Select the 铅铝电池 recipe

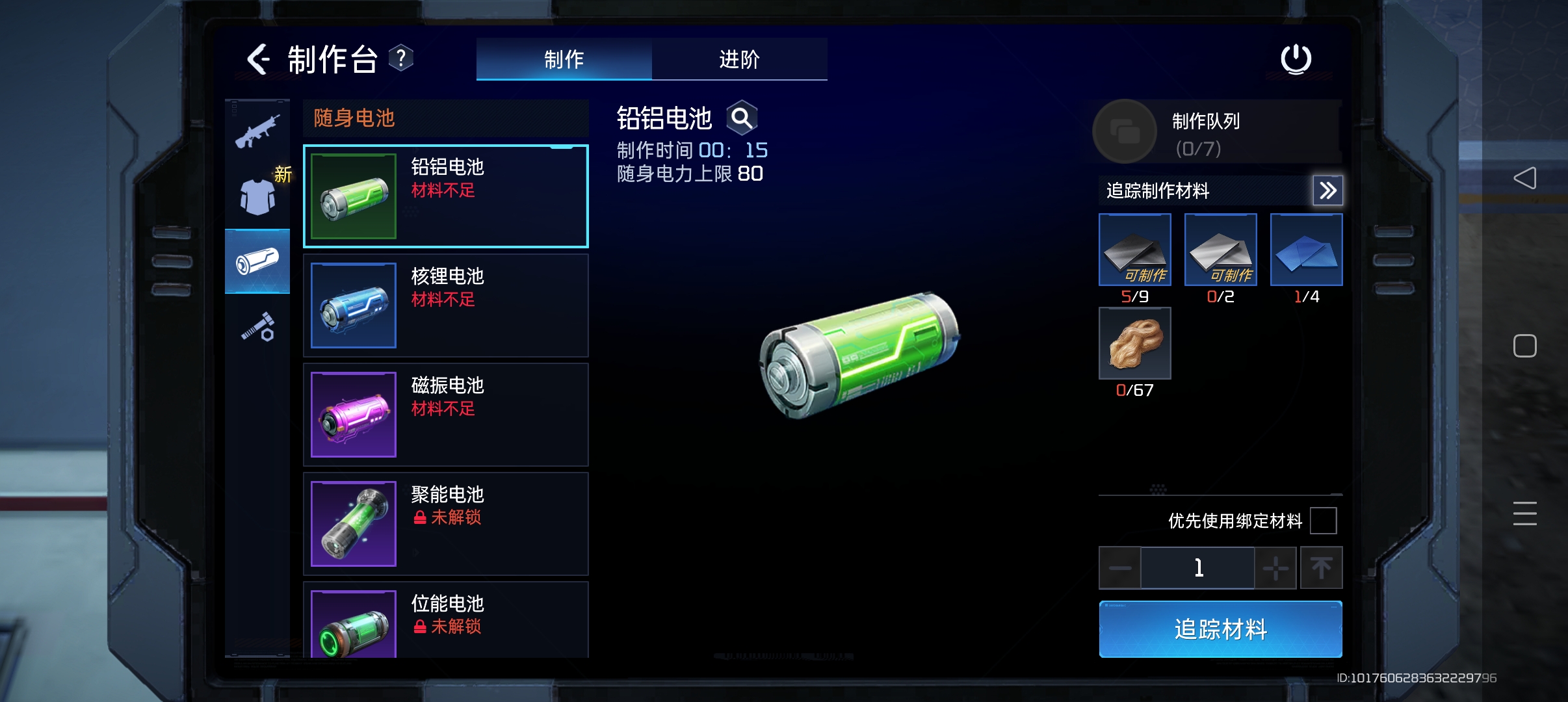coord(446,196)
